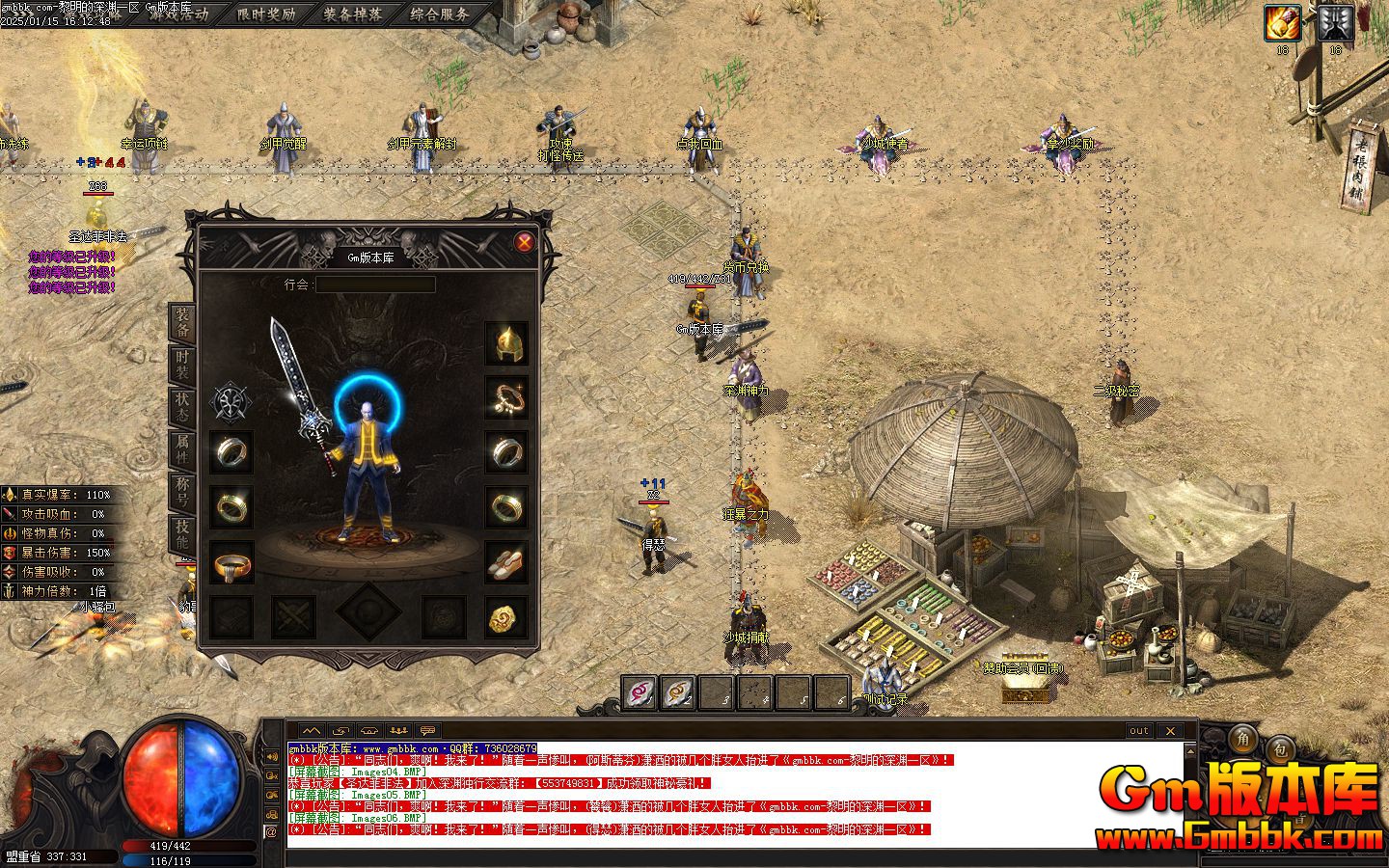Click the 行会 guild name field
The width and height of the screenshot is (1389, 868).
click(x=375, y=285)
